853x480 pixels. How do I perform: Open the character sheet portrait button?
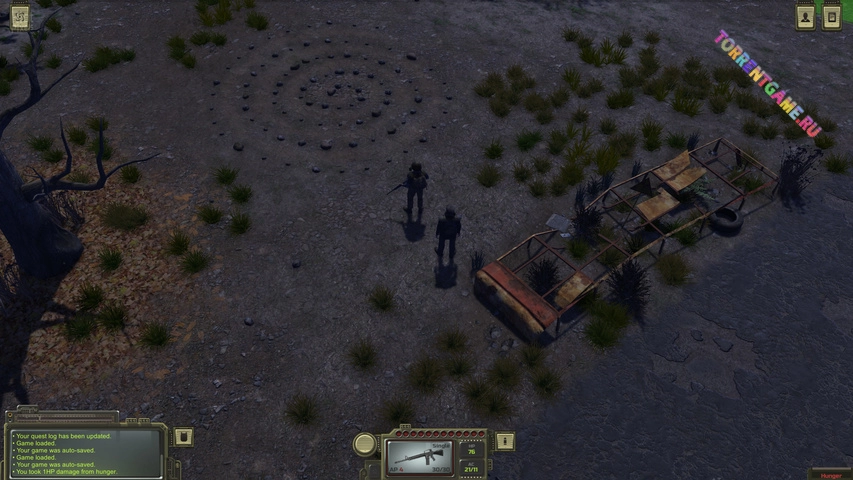[x=805, y=17]
